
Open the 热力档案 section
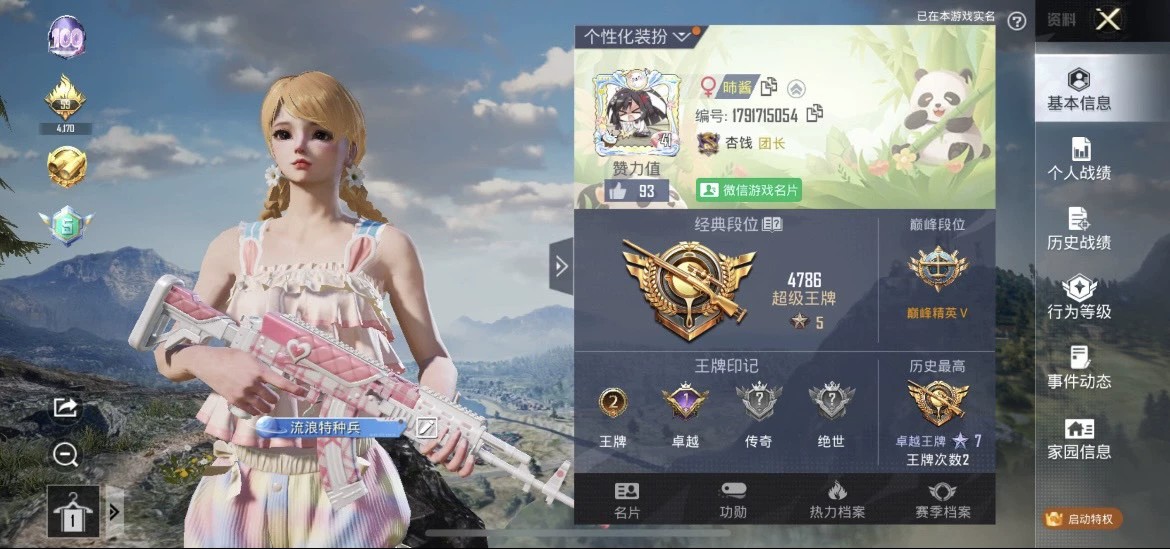tap(837, 500)
